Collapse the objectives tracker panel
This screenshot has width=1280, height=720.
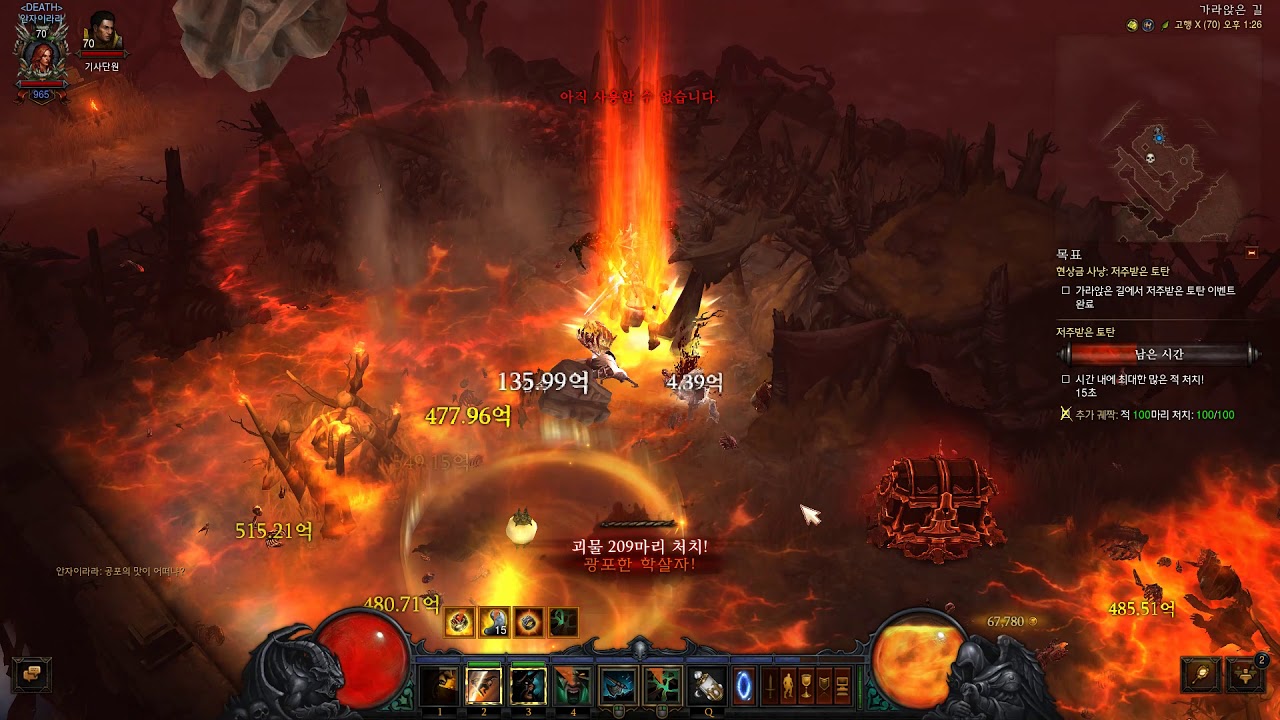1251,253
